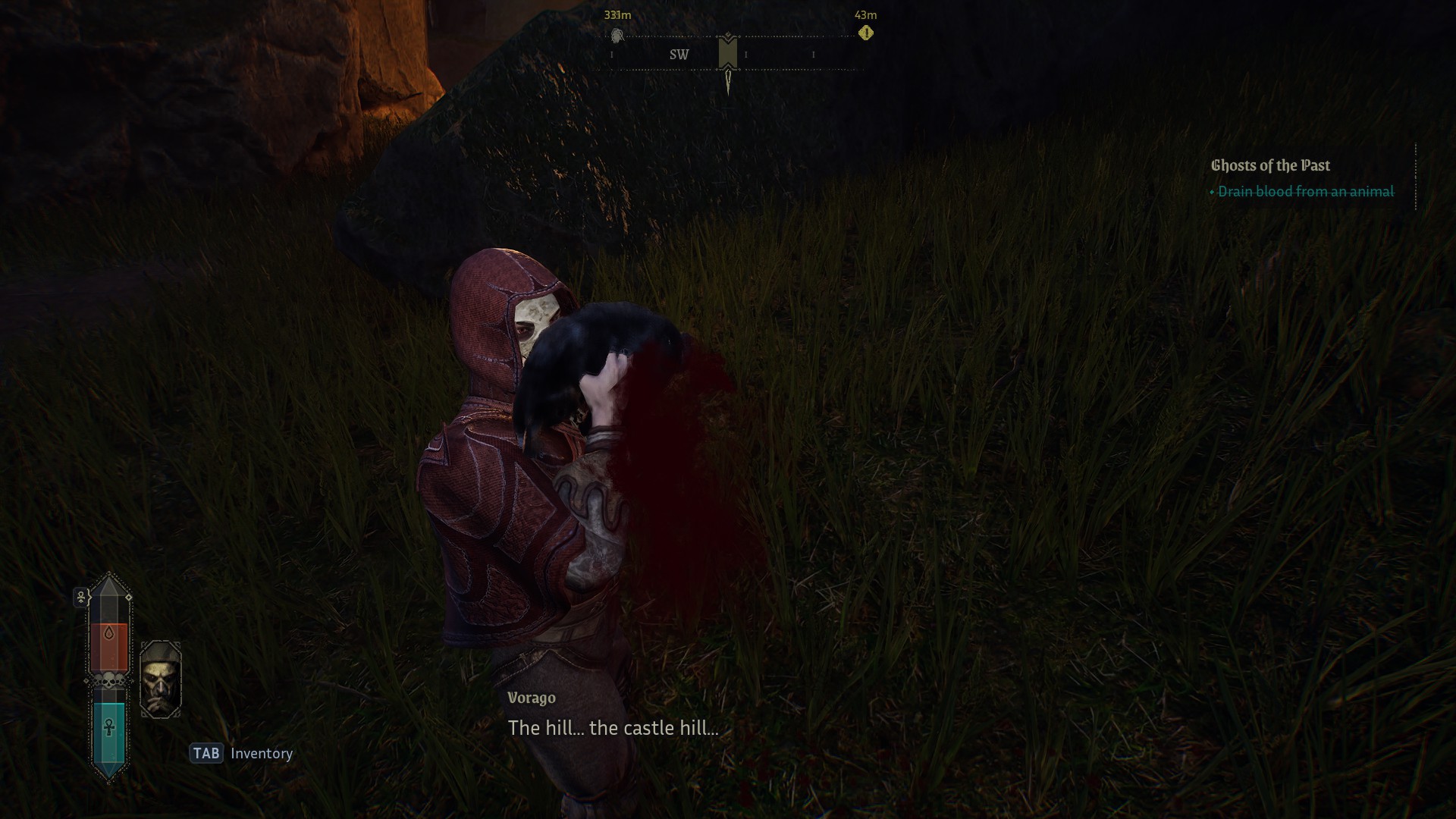Click the Drain blood from an animal objective
Image resolution: width=1456 pixels, height=819 pixels.
[x=1305, y=192]
